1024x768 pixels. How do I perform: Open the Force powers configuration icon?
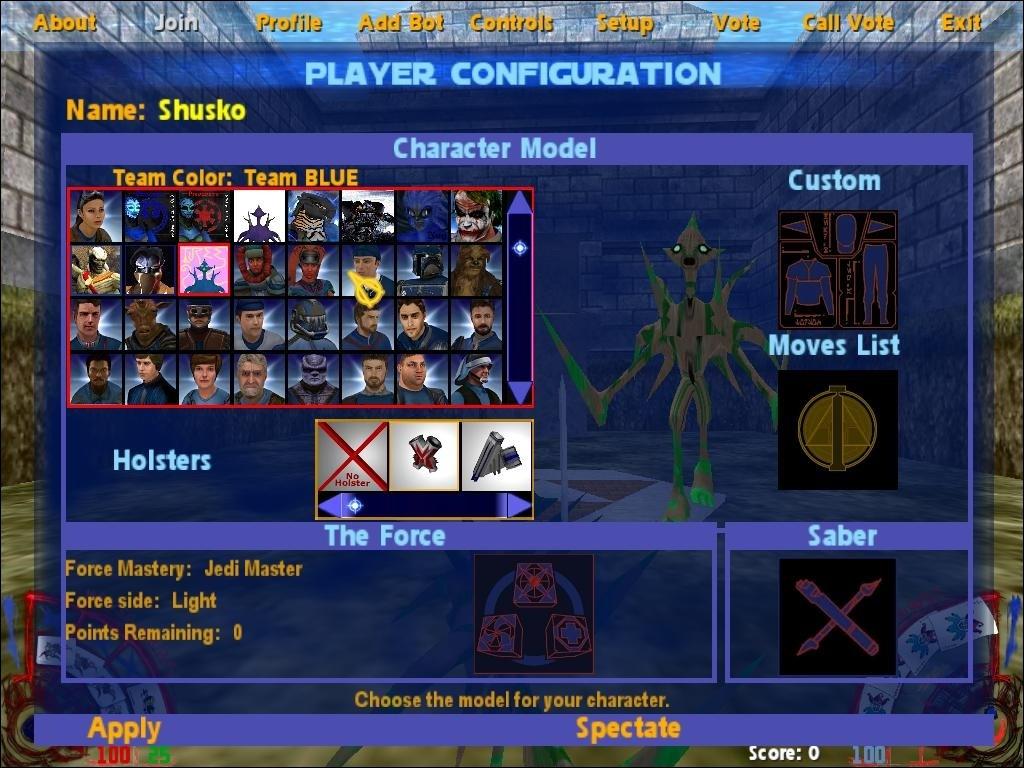[533, 614]
